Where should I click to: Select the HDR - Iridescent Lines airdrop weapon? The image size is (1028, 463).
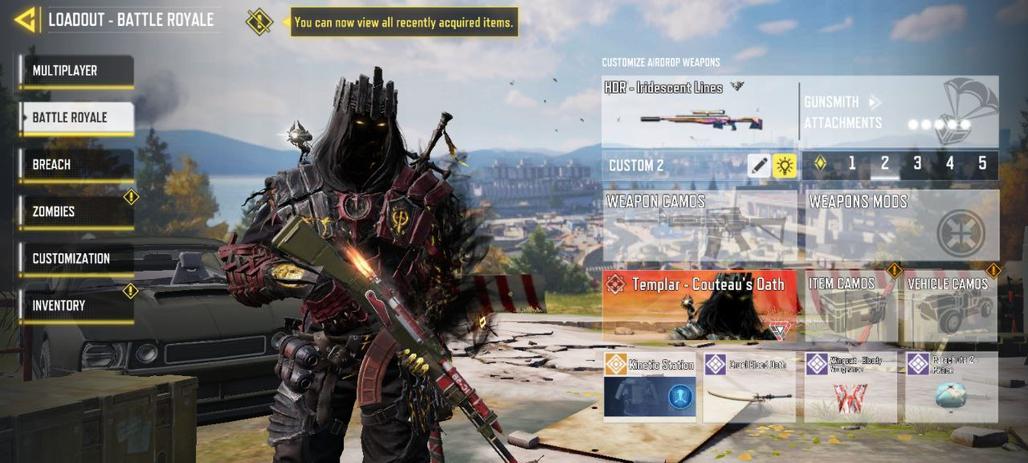[699, 111]
